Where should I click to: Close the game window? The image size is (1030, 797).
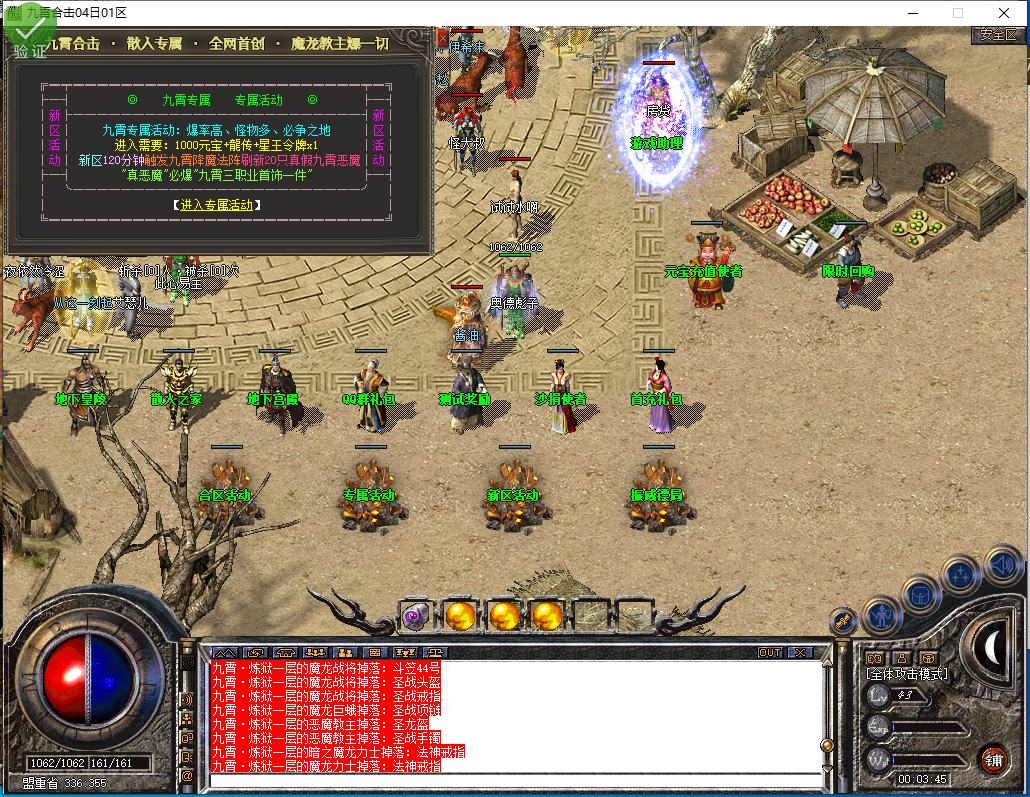click(x=1003, y=13)
